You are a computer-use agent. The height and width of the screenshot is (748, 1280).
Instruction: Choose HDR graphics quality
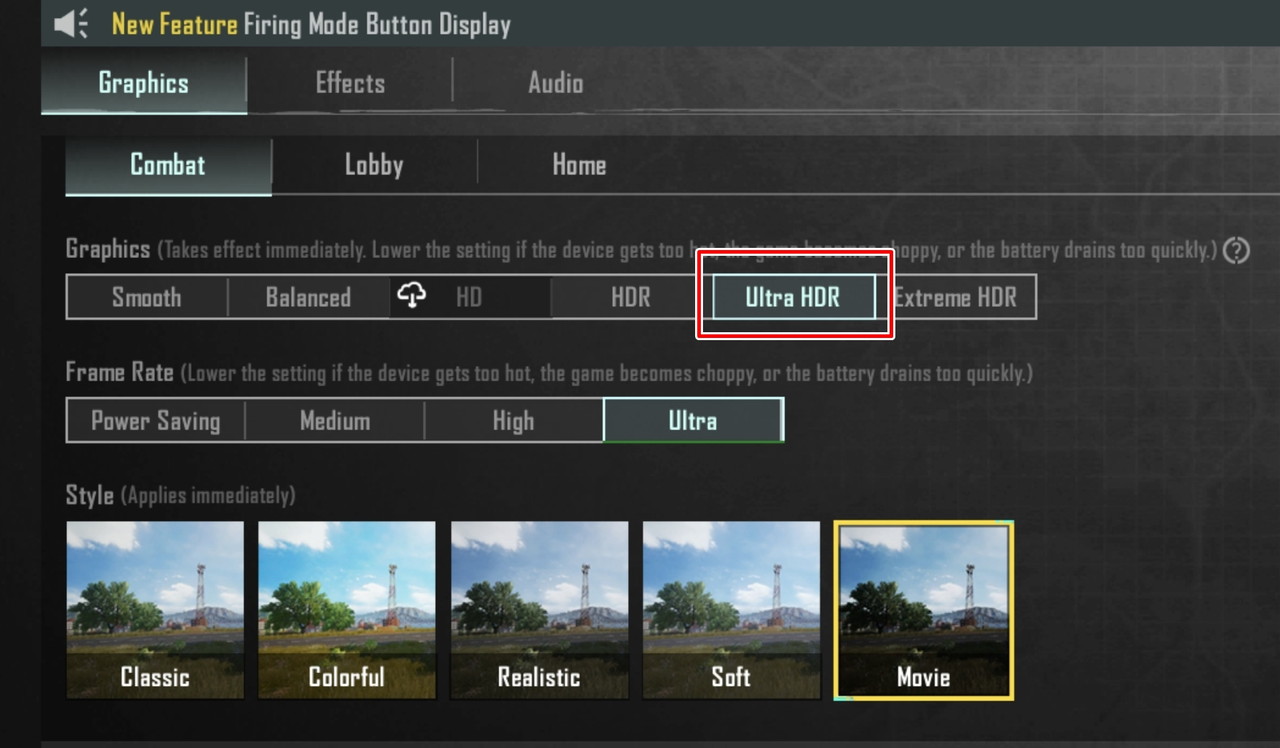tap(630, 296)
